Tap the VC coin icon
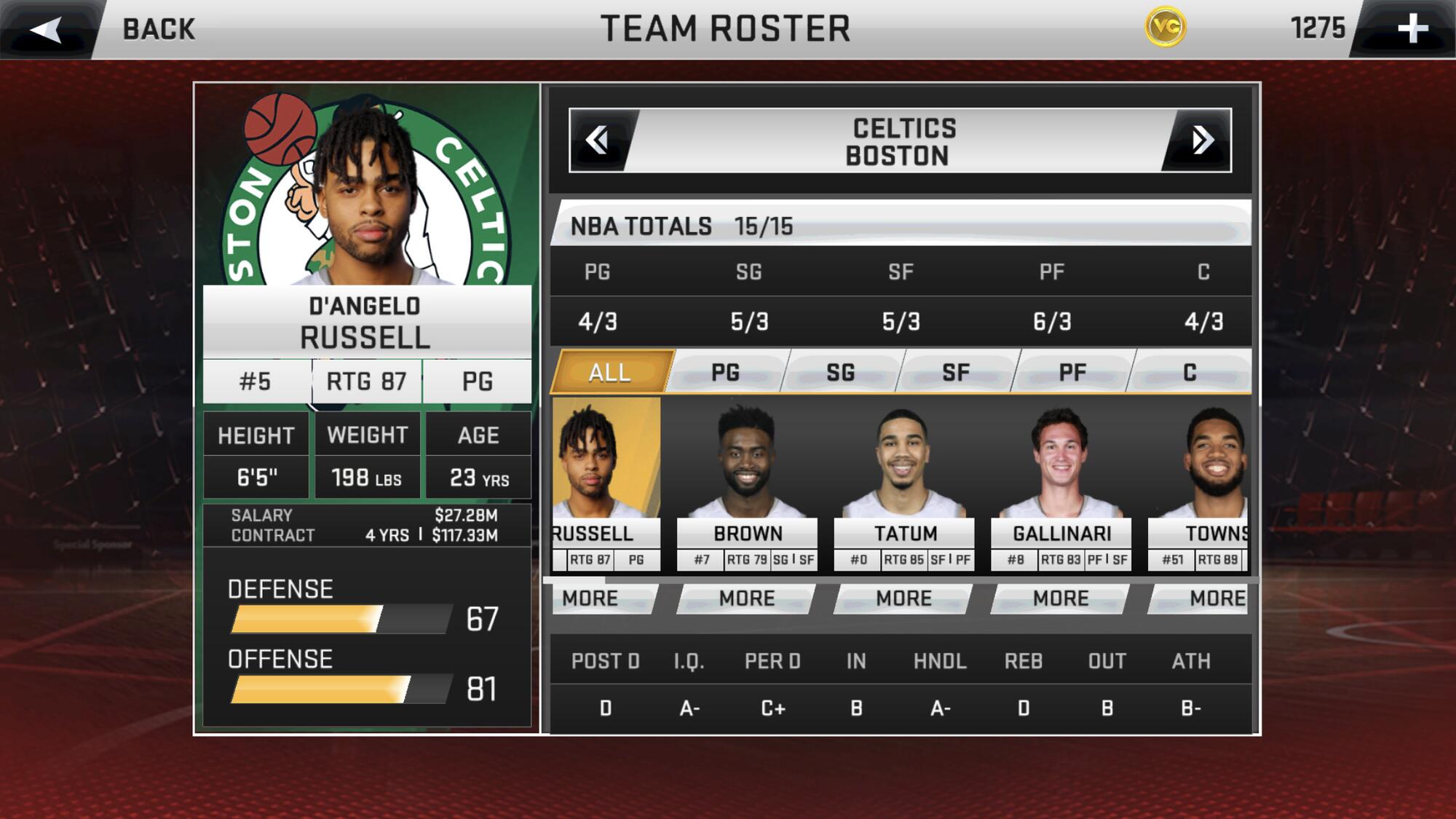Image resolution: width=1456 pixels, height=819 pixels. pos(1166,28)
